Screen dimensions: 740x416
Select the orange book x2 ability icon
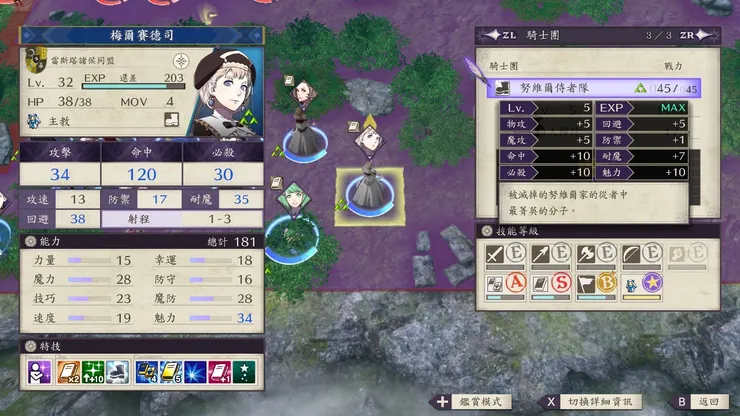pos(68,372)
